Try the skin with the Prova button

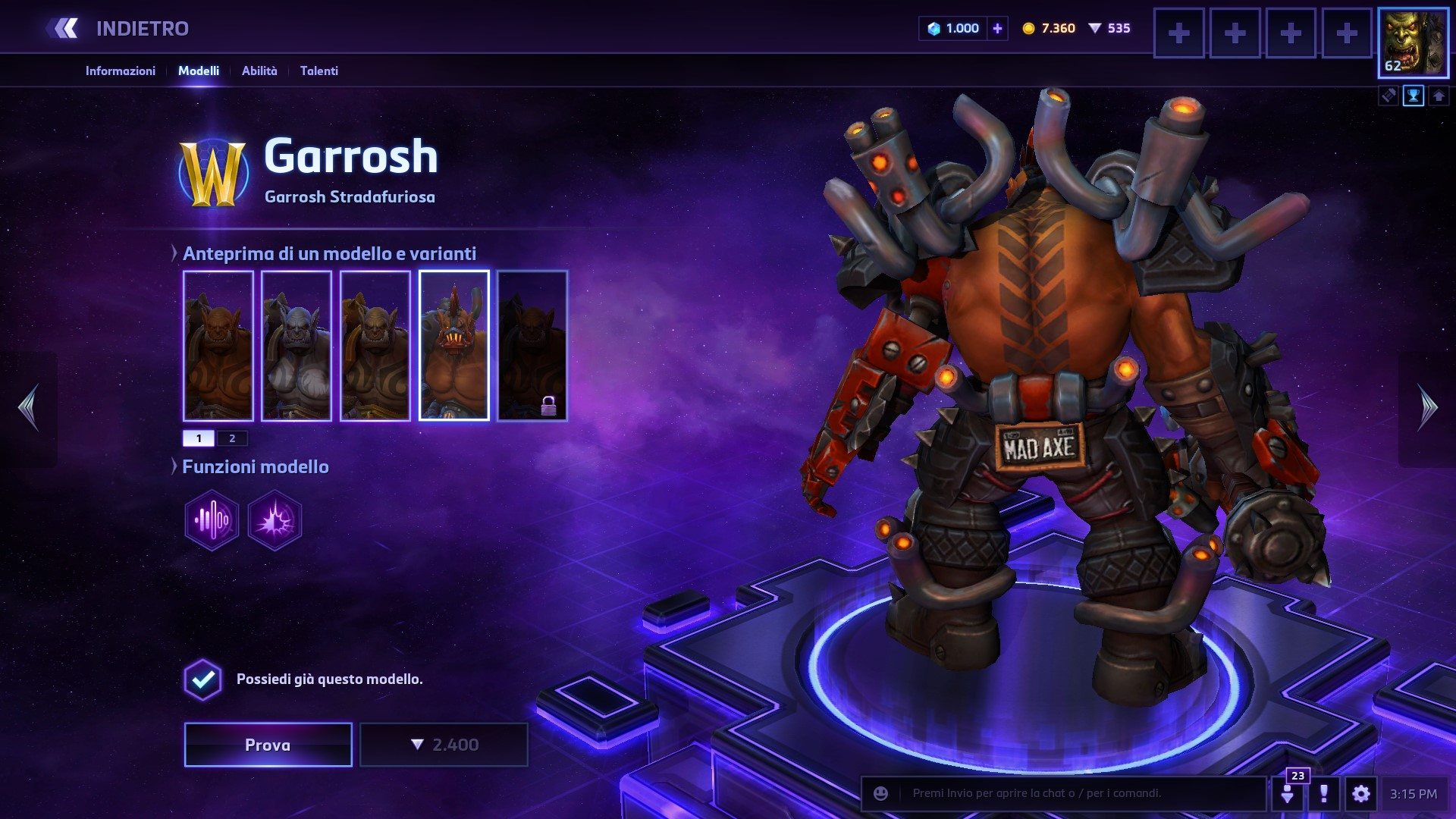268,745
